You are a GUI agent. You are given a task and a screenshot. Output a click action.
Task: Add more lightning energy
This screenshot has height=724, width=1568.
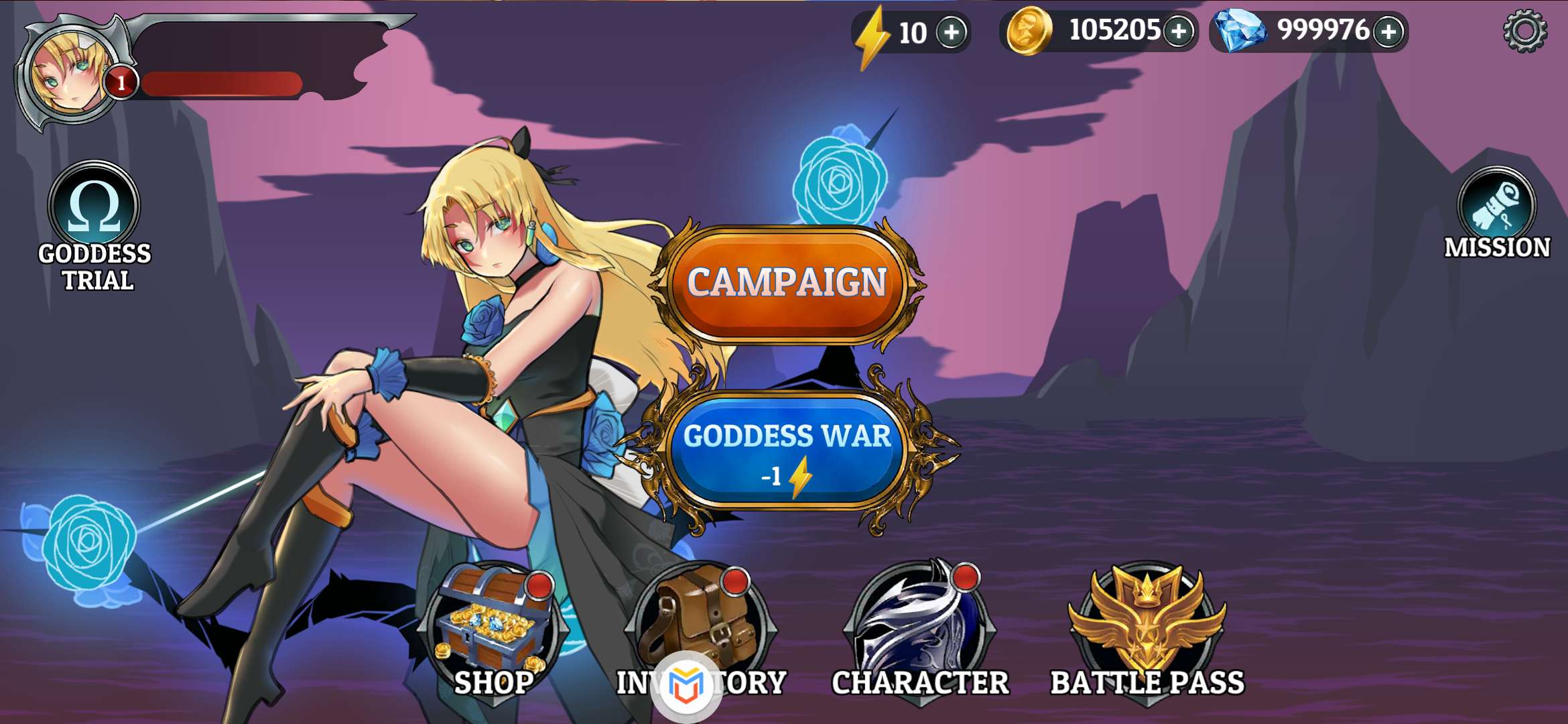tap(951, 32)
